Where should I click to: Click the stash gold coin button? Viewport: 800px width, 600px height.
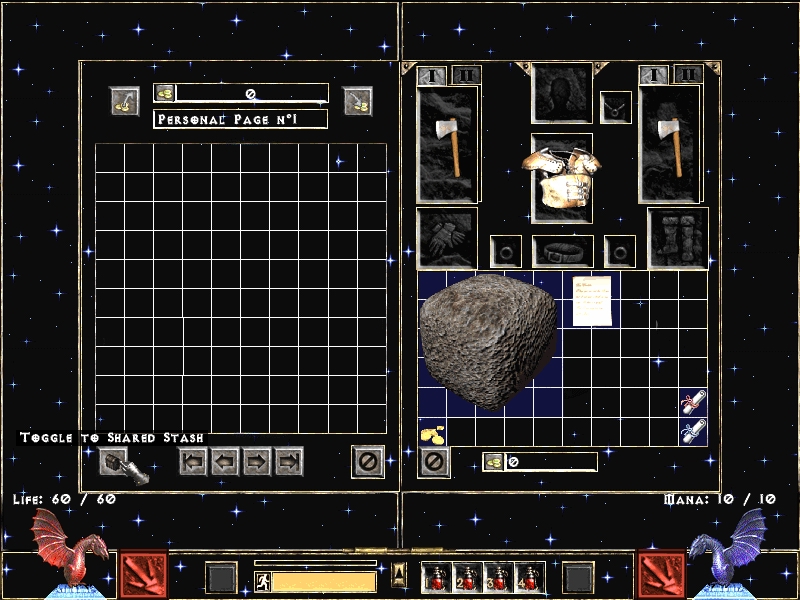click(x=165, y=93)
